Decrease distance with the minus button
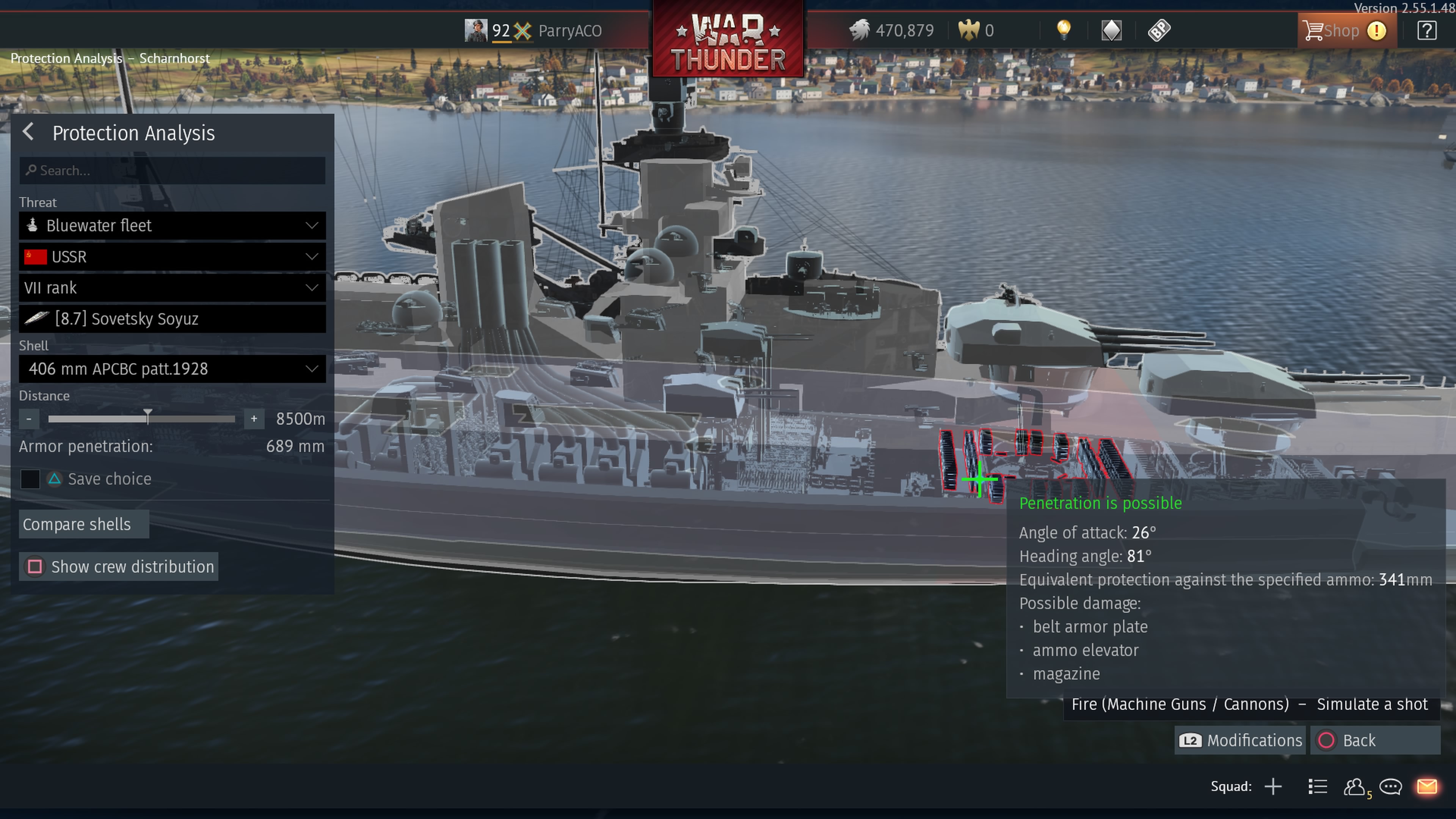 point(29,419)
